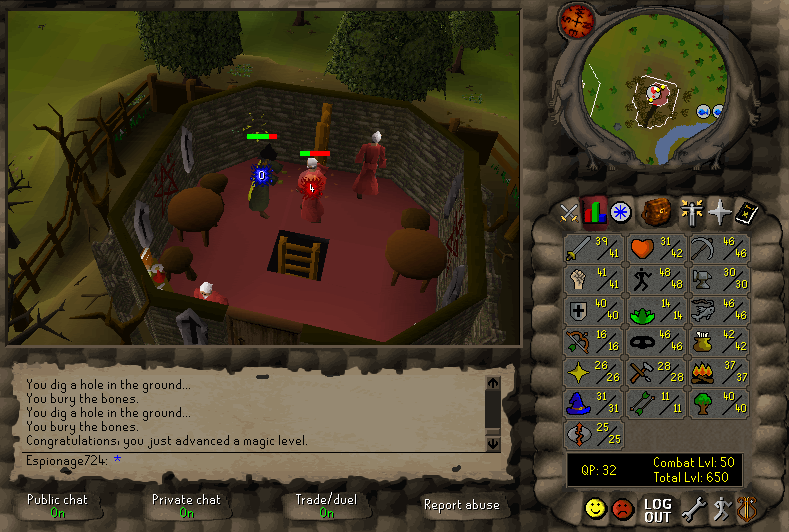Click the LOG OUT button
The image size is (789, 532).
(657, 510)
